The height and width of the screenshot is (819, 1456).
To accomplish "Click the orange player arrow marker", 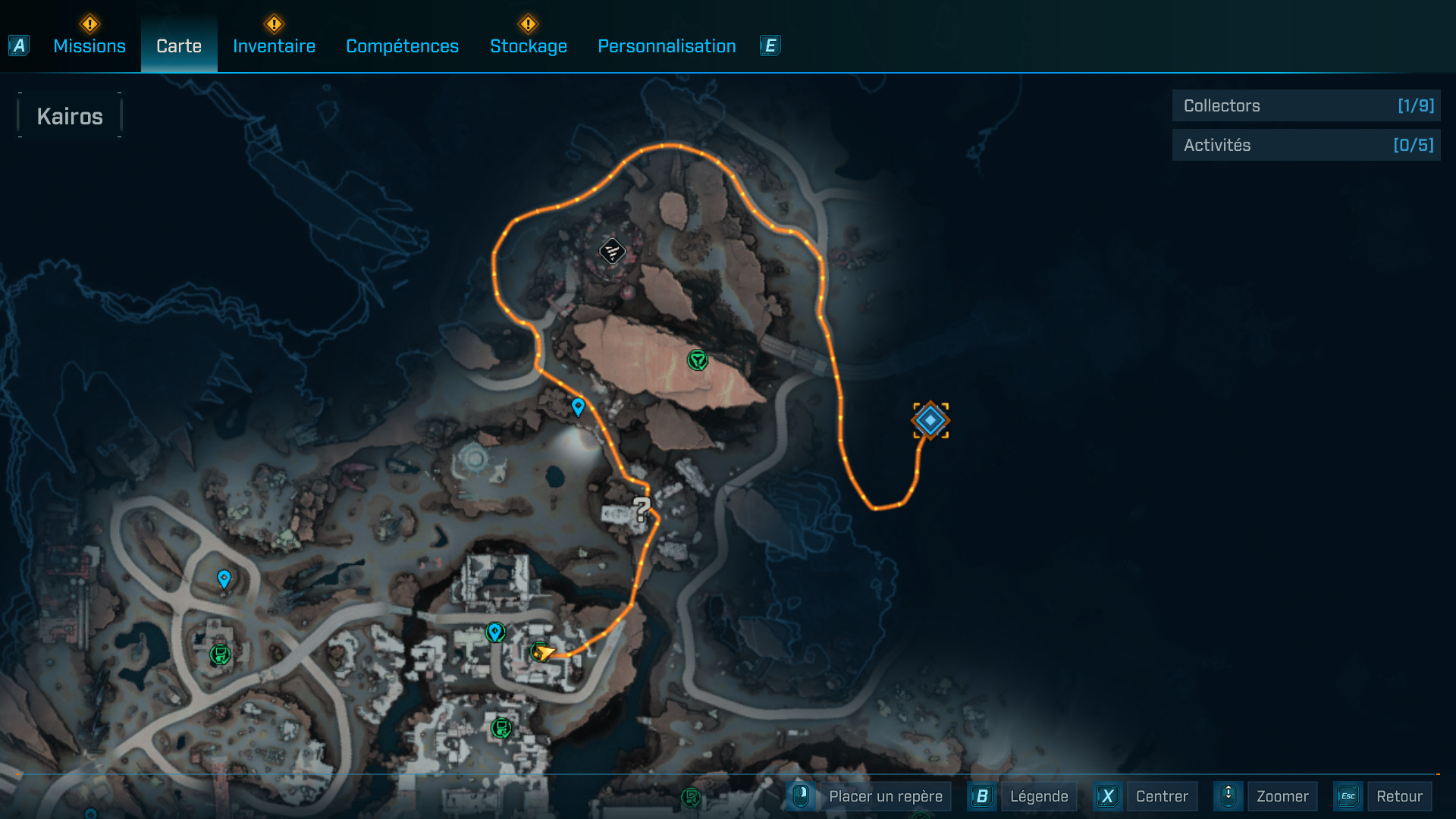I will 544,652.
